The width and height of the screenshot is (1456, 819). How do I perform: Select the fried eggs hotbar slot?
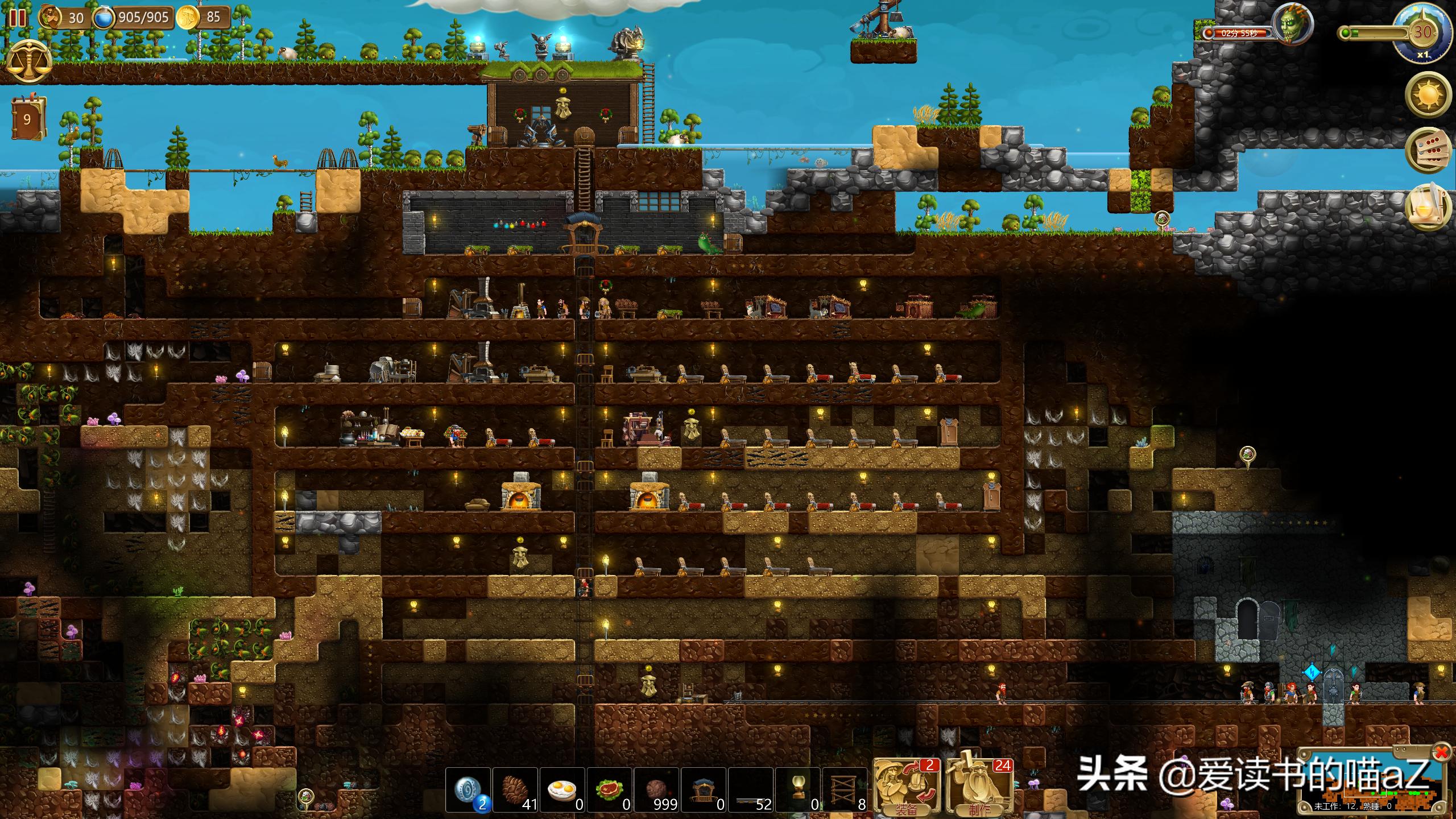(562, 791)
